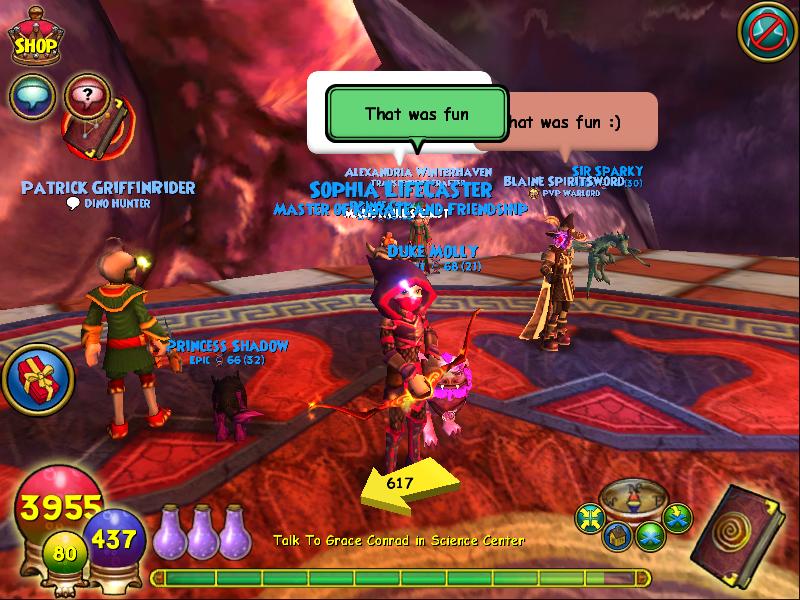The height and width of the screenshot is (600, 800).
Task: Click the red question-mark speech bubble
Action: (x=86, y=96)
